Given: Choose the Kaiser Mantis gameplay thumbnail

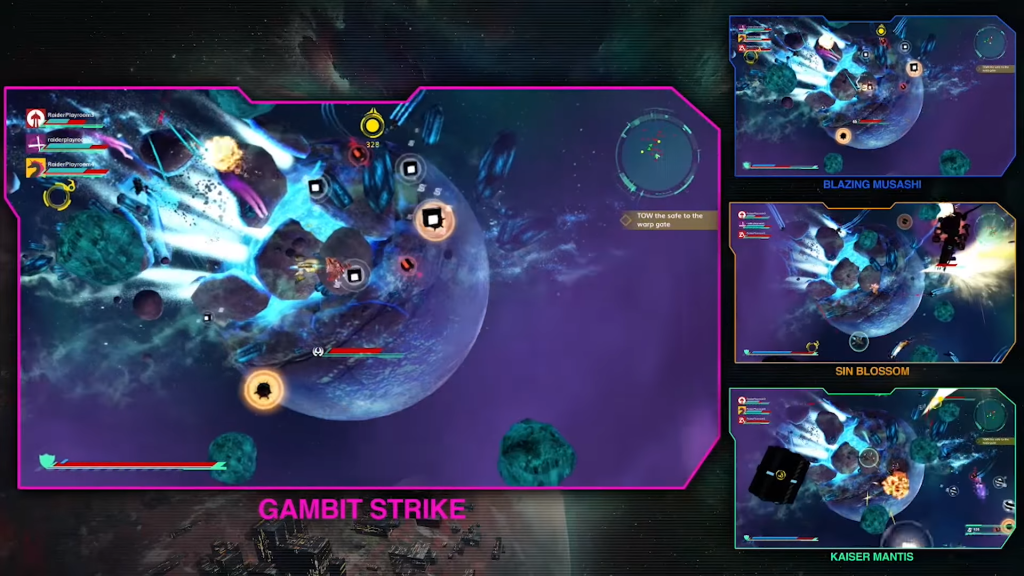Looking at the screenshot, I should (872, 467).
